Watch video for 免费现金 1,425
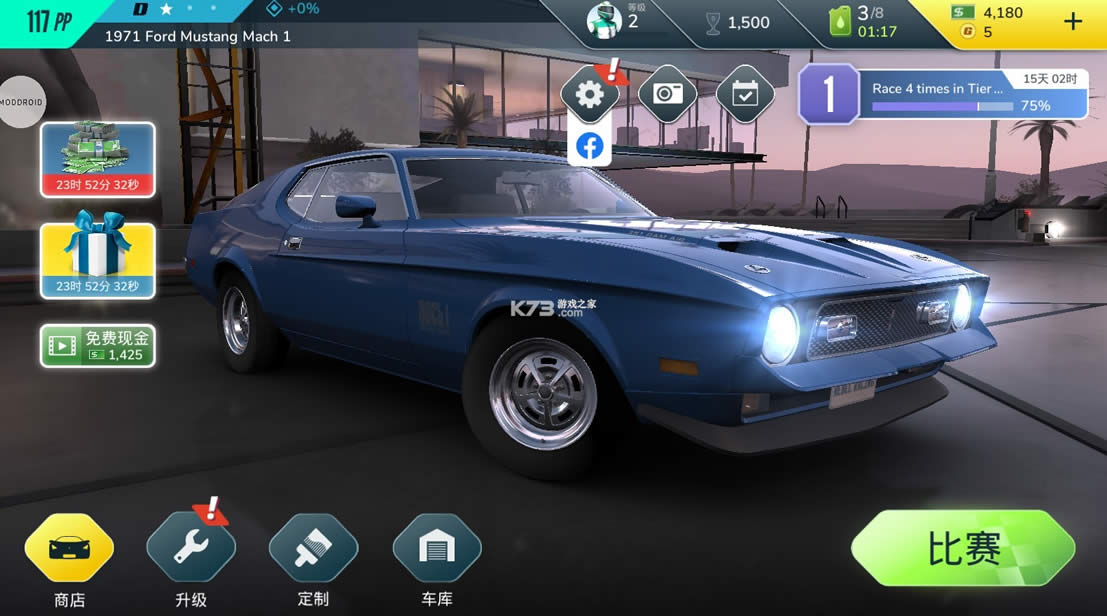1107x616 pixels. coord(98,346)
